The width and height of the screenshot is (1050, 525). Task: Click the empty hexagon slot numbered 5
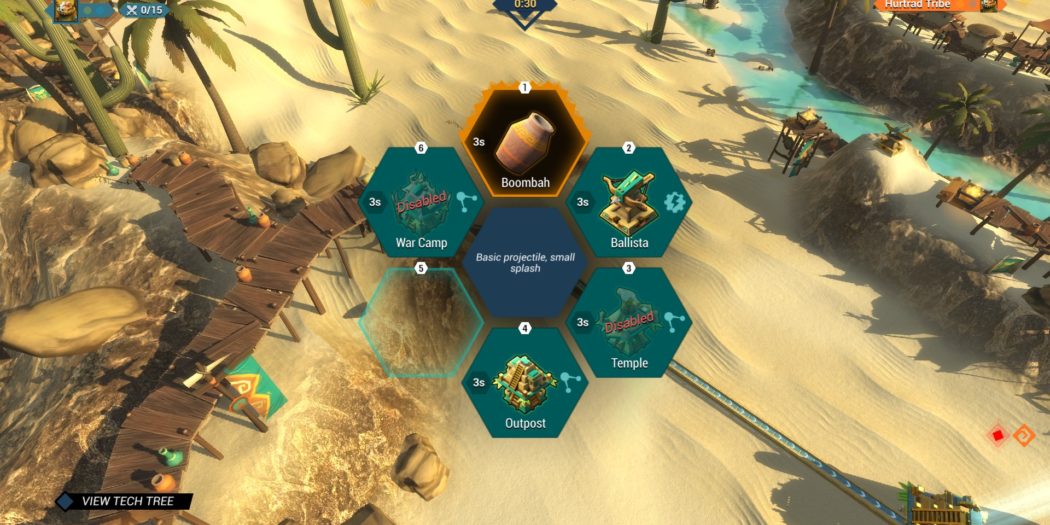pos(420,322)
